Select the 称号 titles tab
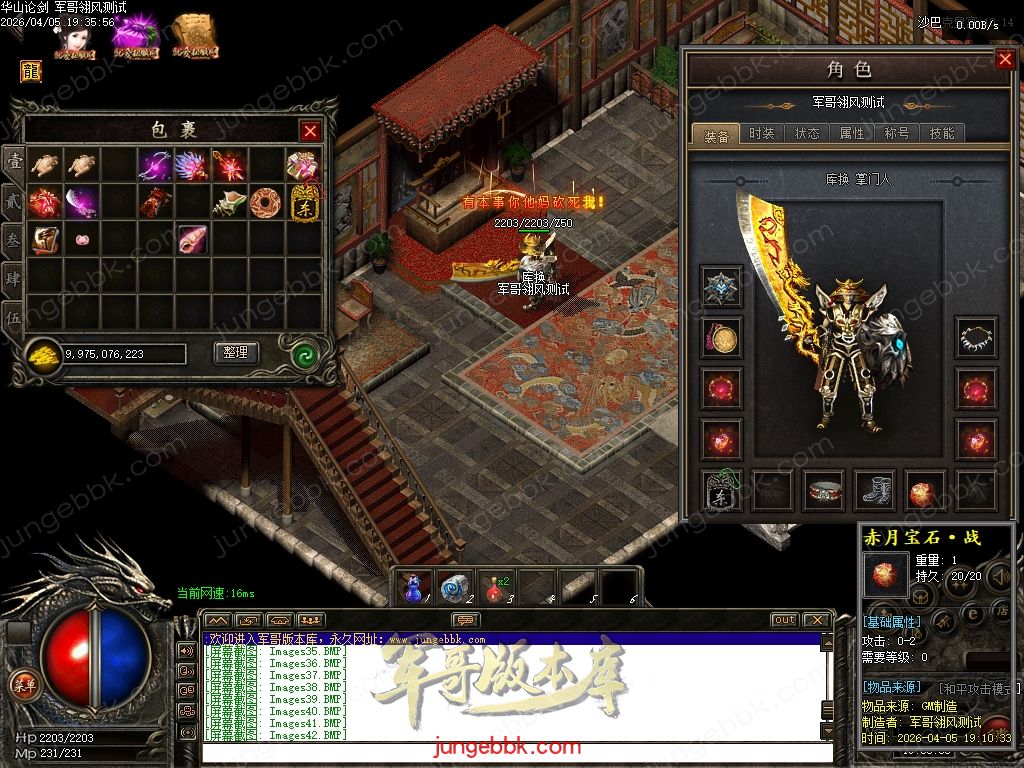Image resolution: width=1024 pixels, height=768 pixels. 897,134
